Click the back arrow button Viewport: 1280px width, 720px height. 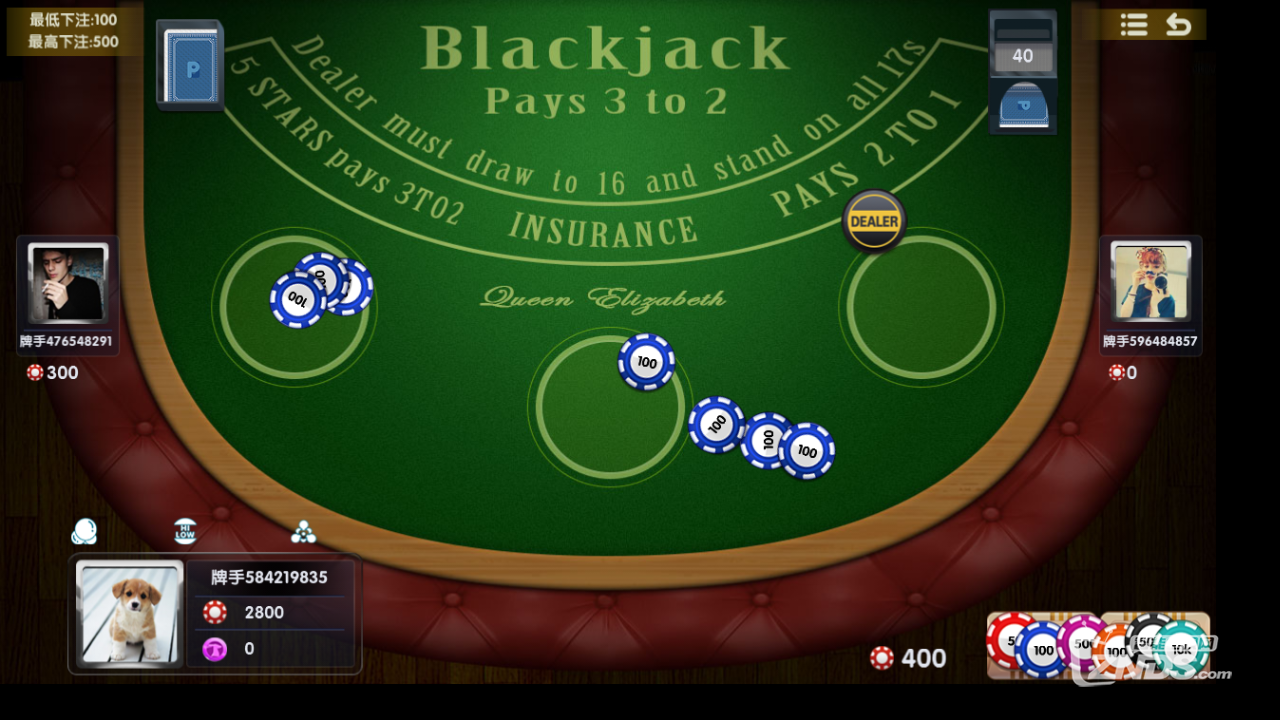coord(1179,25)
